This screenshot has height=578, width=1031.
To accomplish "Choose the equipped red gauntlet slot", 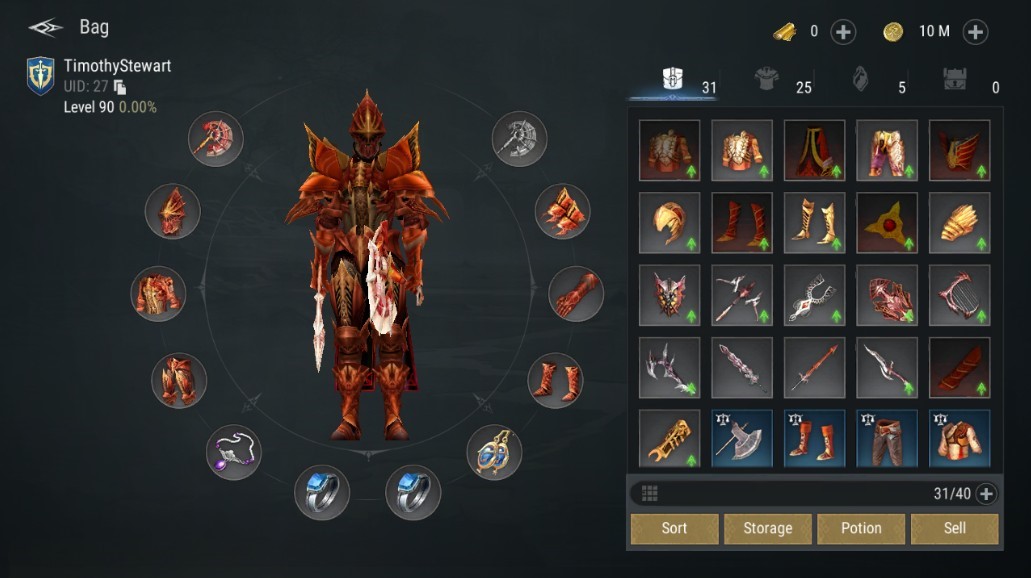I will point(576,293).
